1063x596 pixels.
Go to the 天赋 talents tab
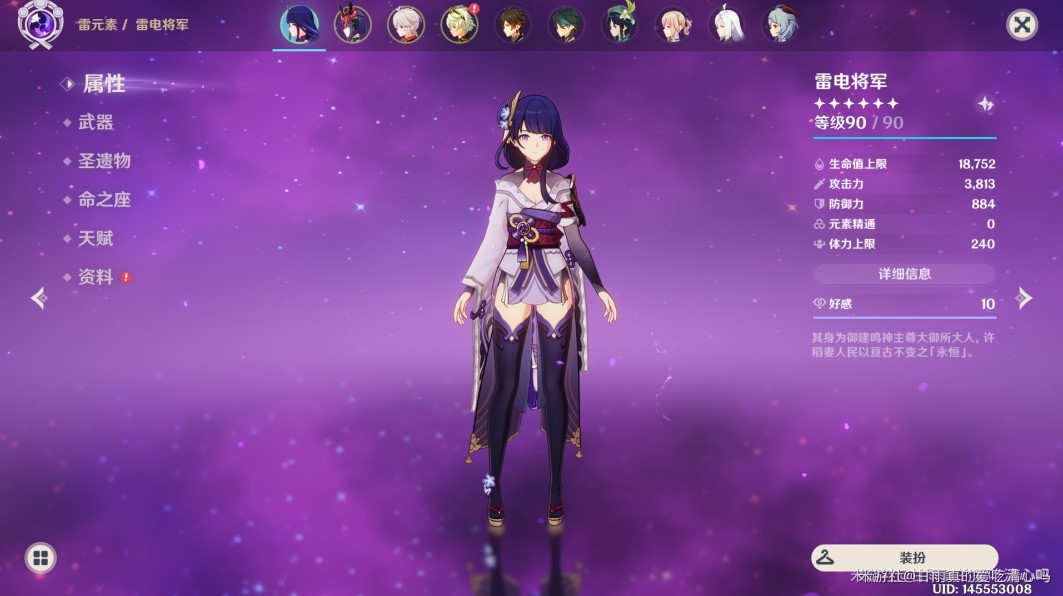coord(96,238)
